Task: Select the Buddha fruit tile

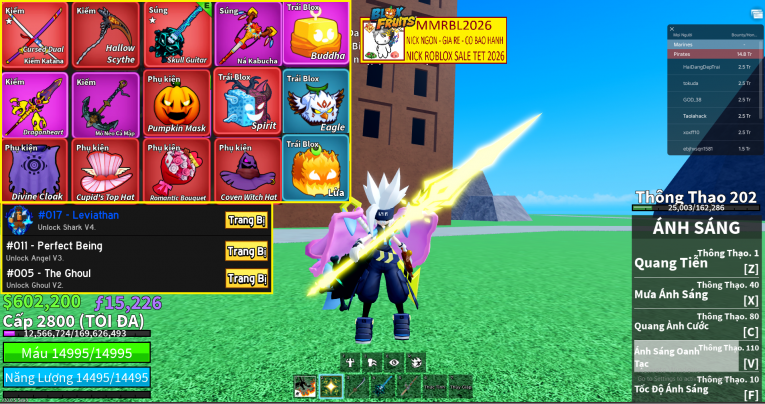Action: pos(315,35)
